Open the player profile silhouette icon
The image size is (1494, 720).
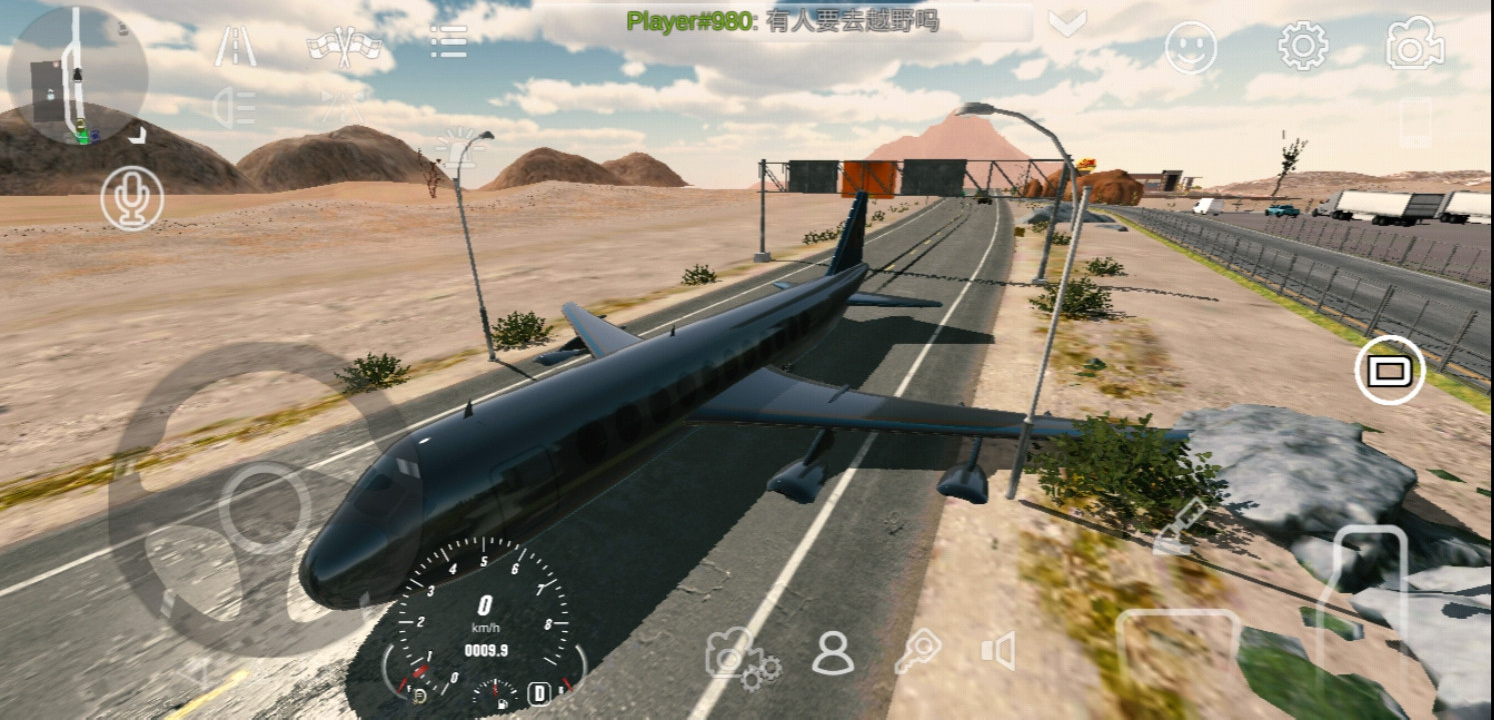(x=832, y=653)
